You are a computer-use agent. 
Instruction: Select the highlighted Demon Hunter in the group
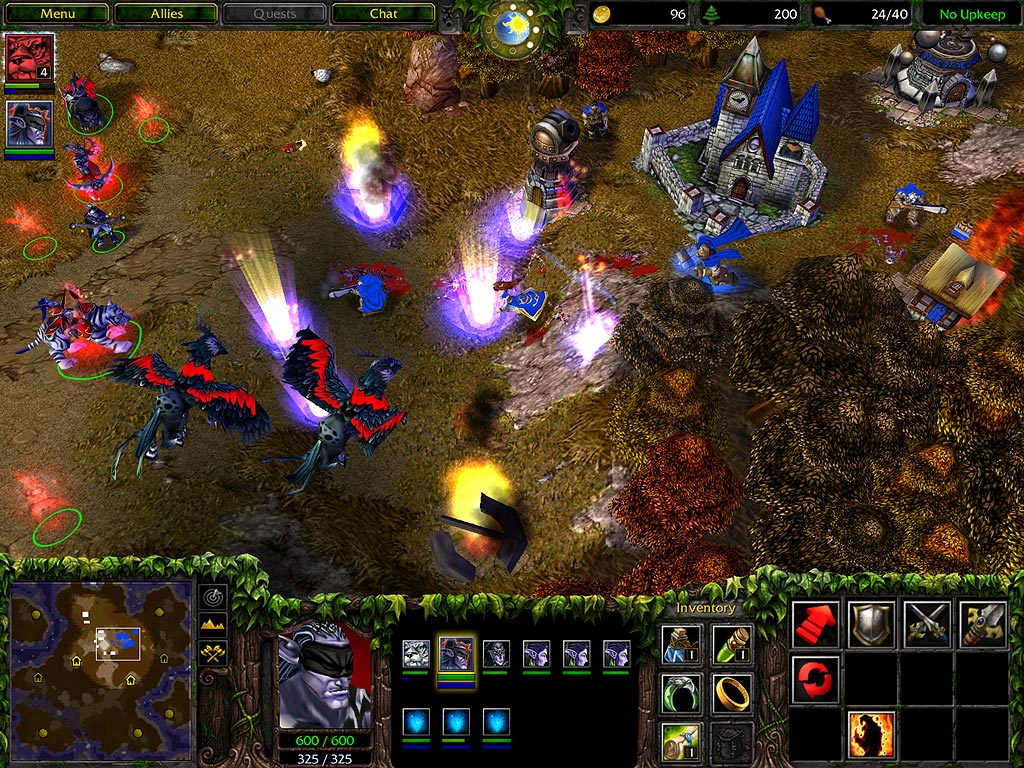tap(456, 654)
